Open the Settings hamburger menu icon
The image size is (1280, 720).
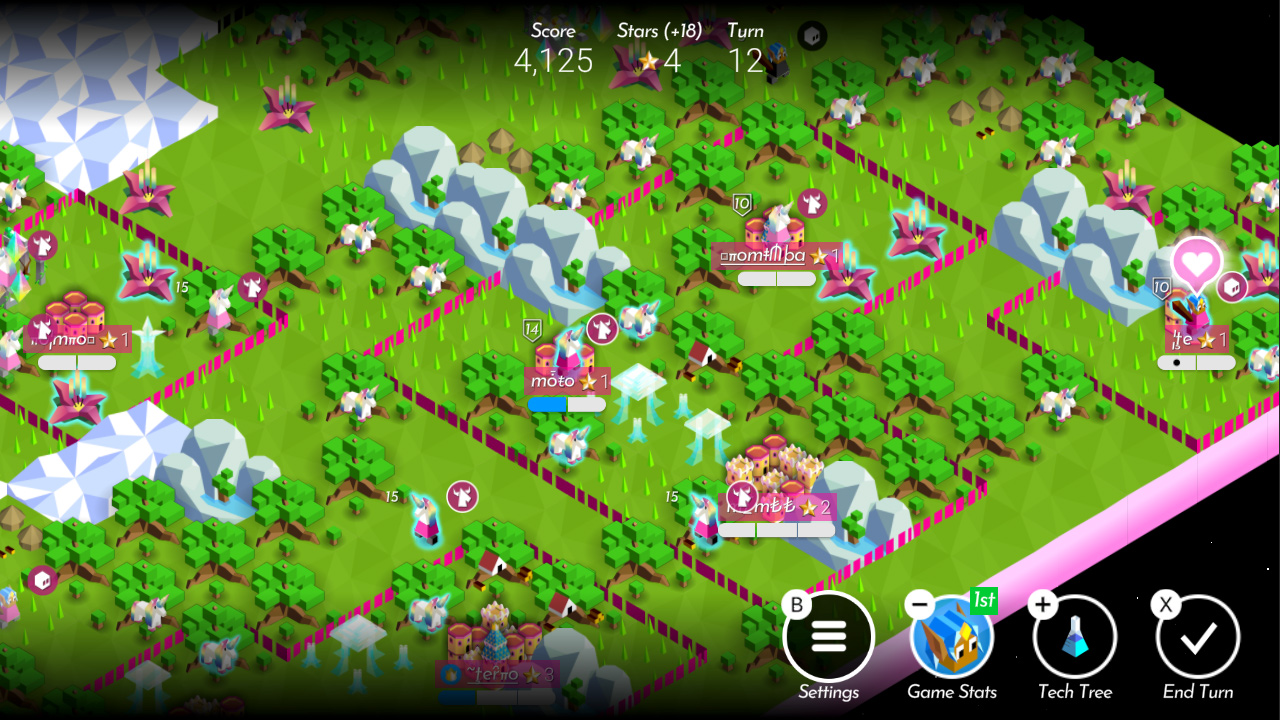point(829,637)
